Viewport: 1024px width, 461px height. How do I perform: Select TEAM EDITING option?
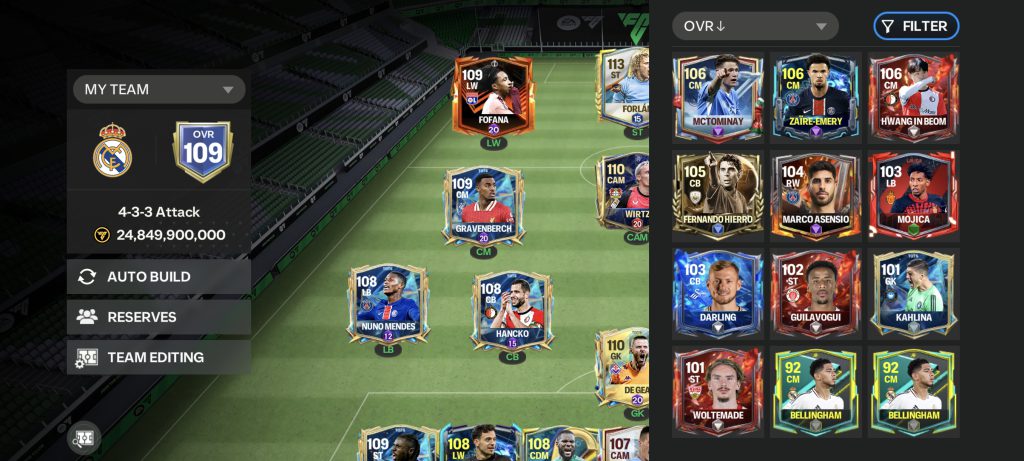159,357
